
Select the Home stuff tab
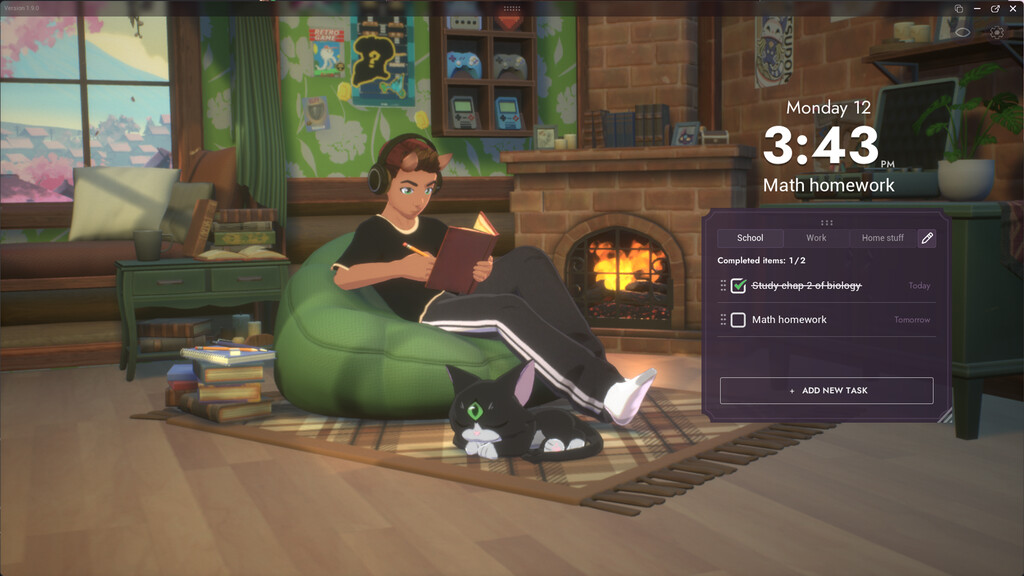point(882,238)
